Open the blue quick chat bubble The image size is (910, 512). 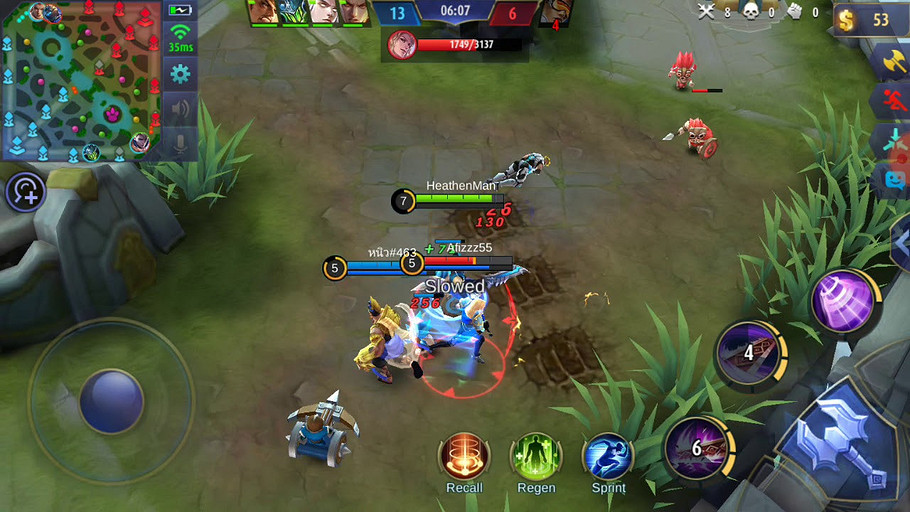893,181
